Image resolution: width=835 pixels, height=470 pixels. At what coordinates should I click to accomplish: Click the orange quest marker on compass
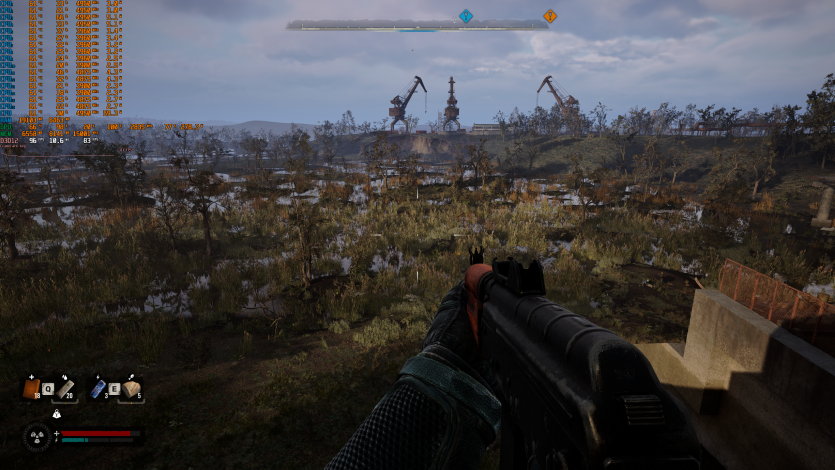pyautogui.click(x=549, y=16)
